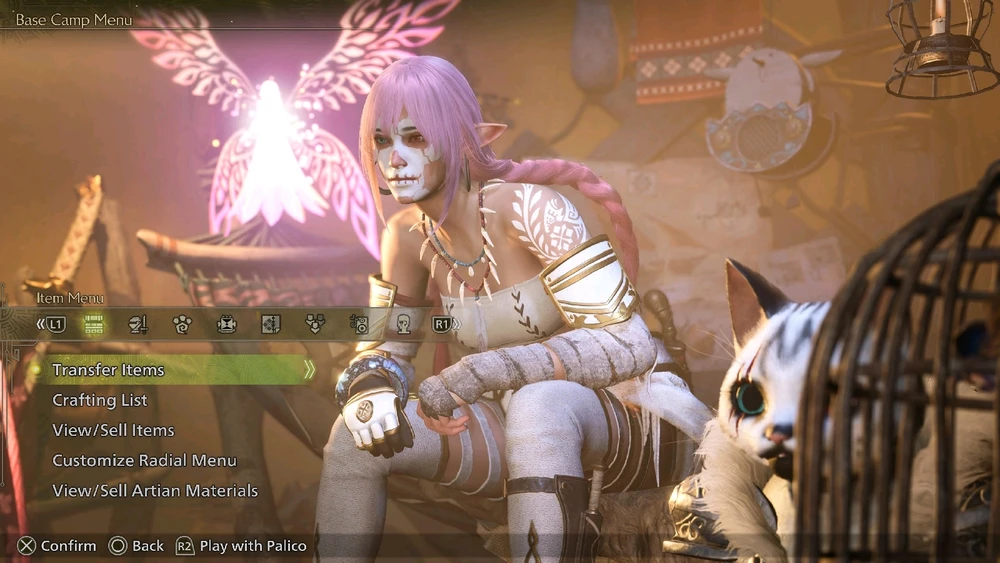Open the patterned sheet tab icon
The height and width of the screenshot is (563, 1000).
pyautogui.click(x=271, y=323)
